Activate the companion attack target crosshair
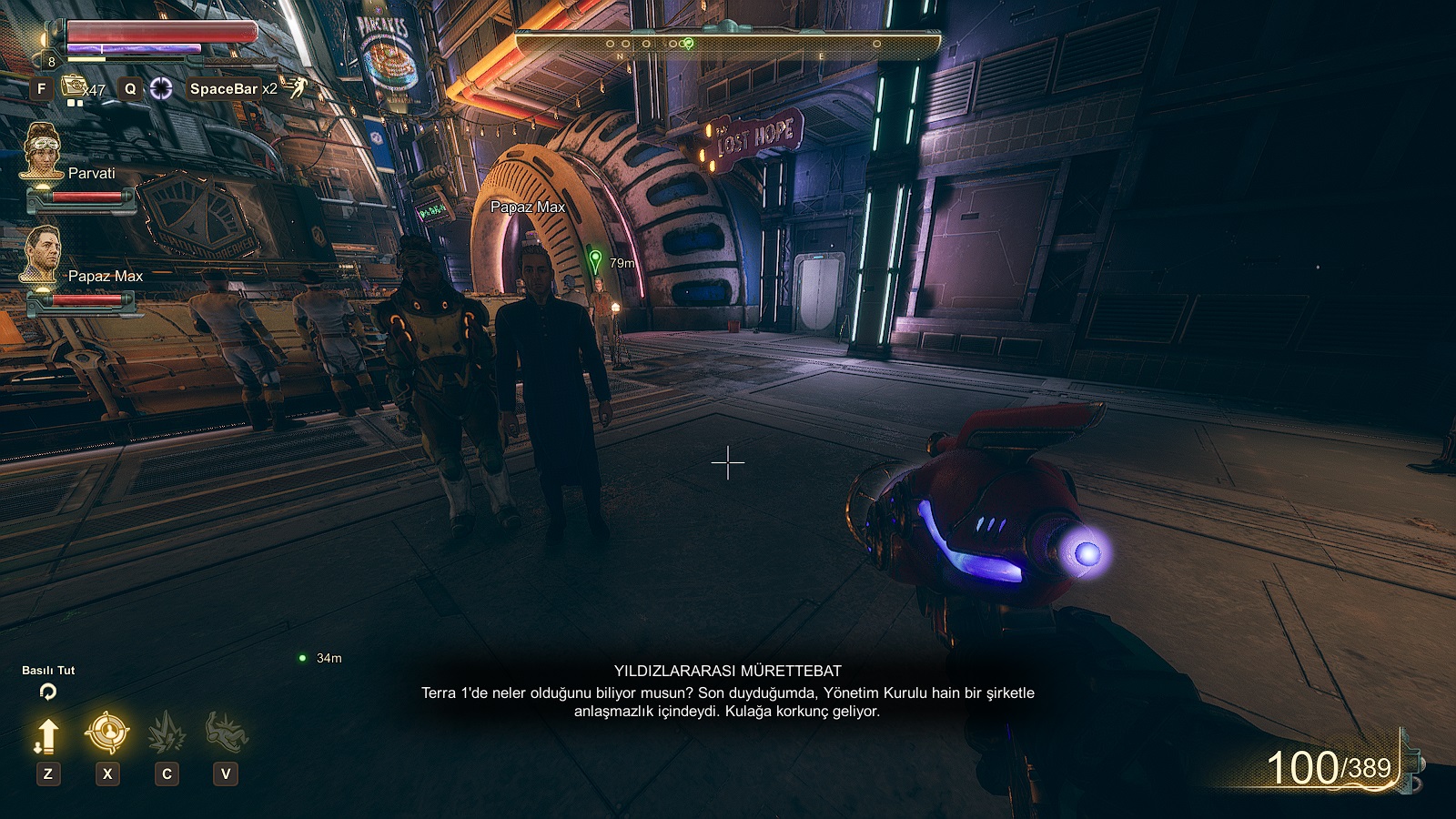Screen dimensions: 1456x819 (x=107, y=733)
